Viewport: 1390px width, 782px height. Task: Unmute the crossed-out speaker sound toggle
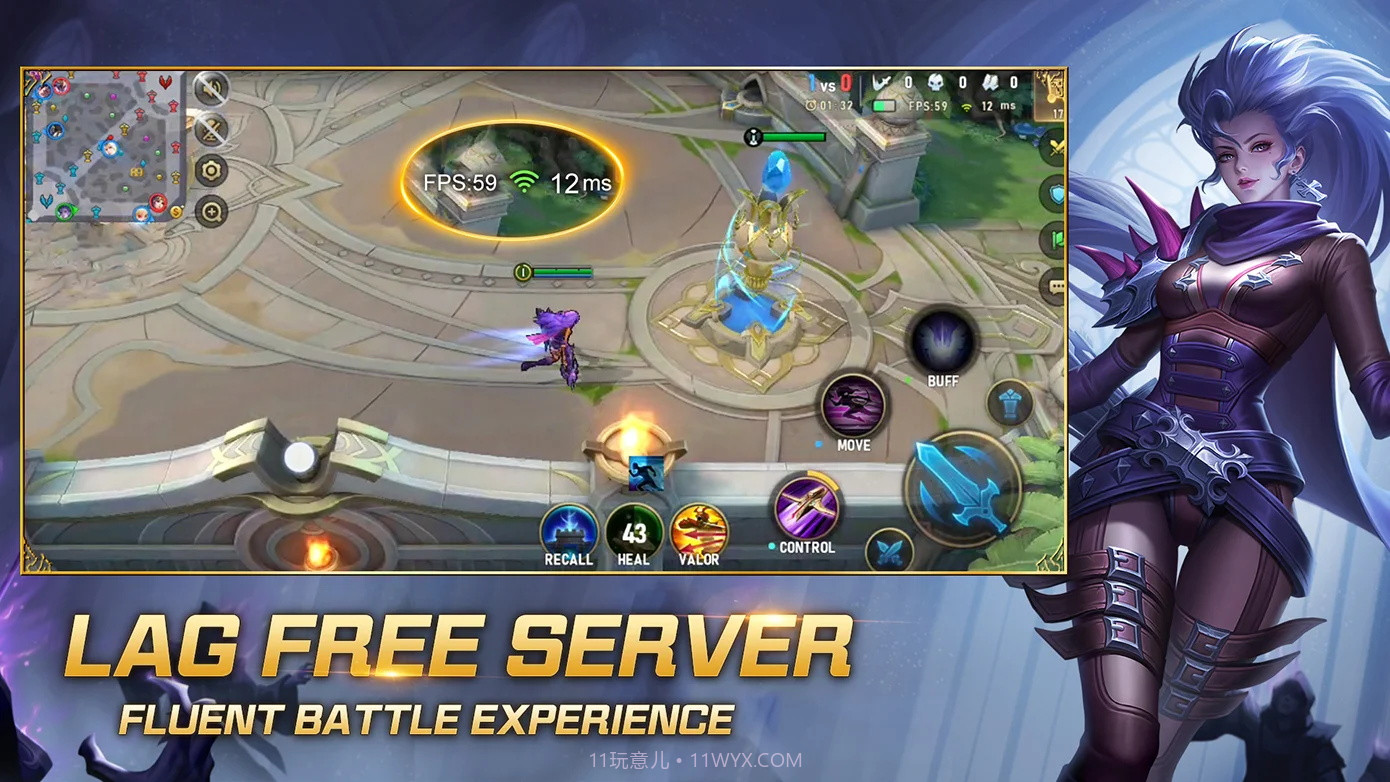[210, 90]
